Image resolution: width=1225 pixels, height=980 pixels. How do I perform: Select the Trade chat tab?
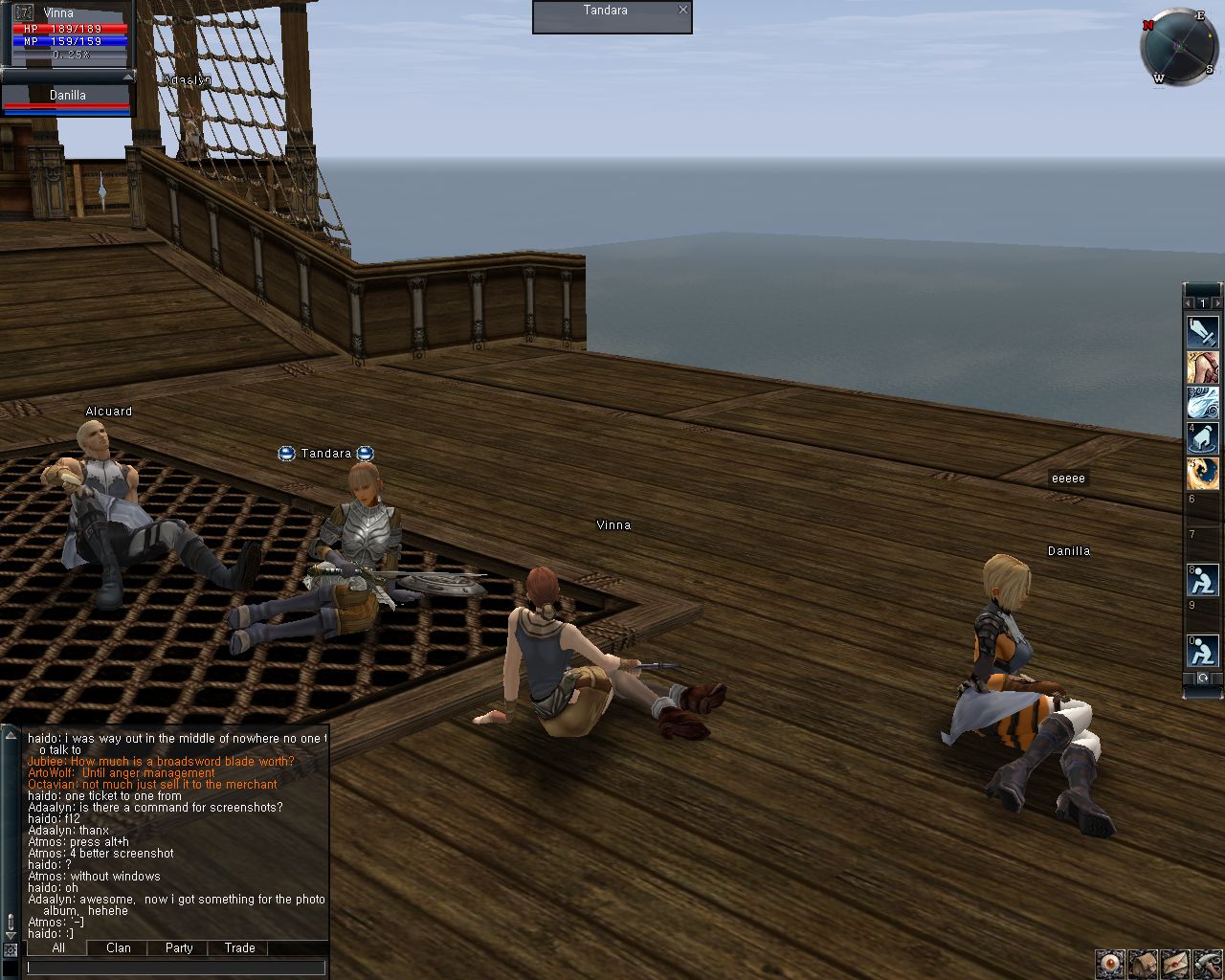(239, 947)
